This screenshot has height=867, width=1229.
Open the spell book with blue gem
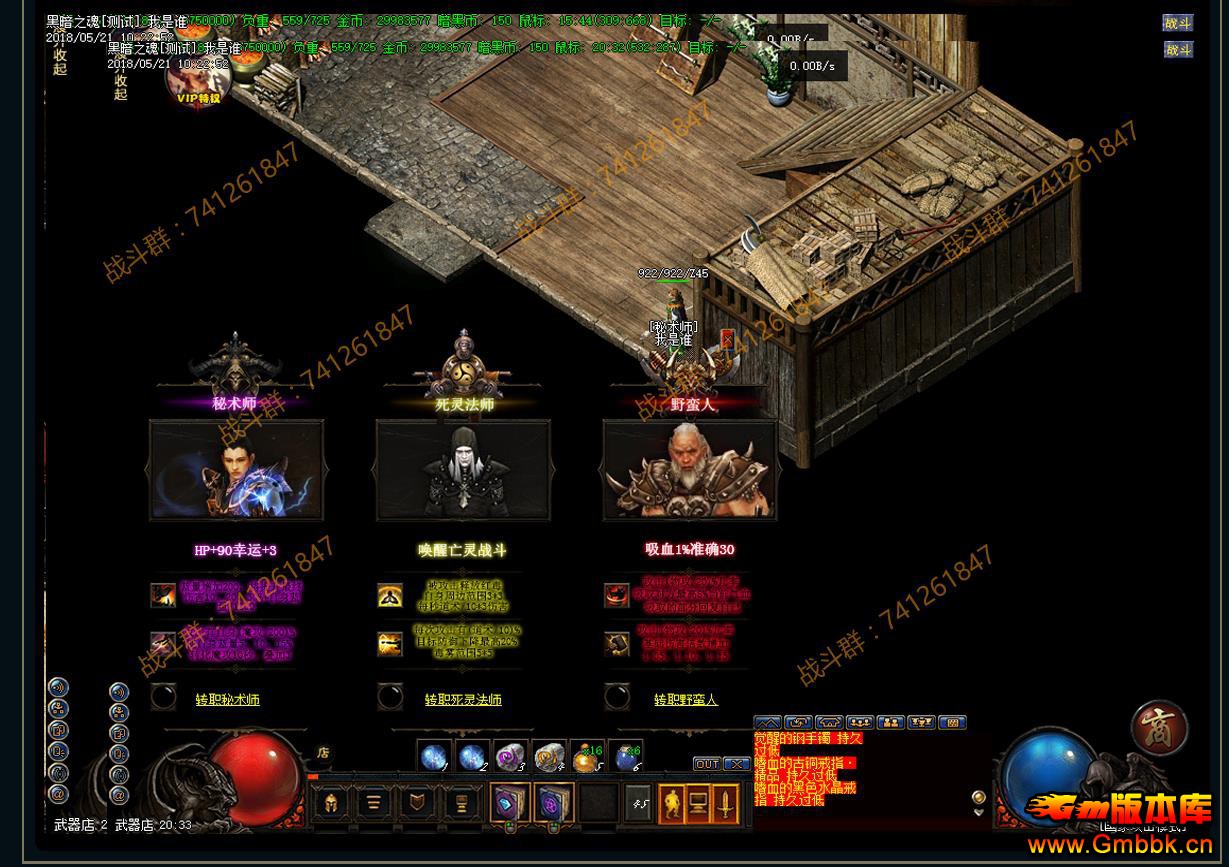pyautogui.click(x=509, y=803)
